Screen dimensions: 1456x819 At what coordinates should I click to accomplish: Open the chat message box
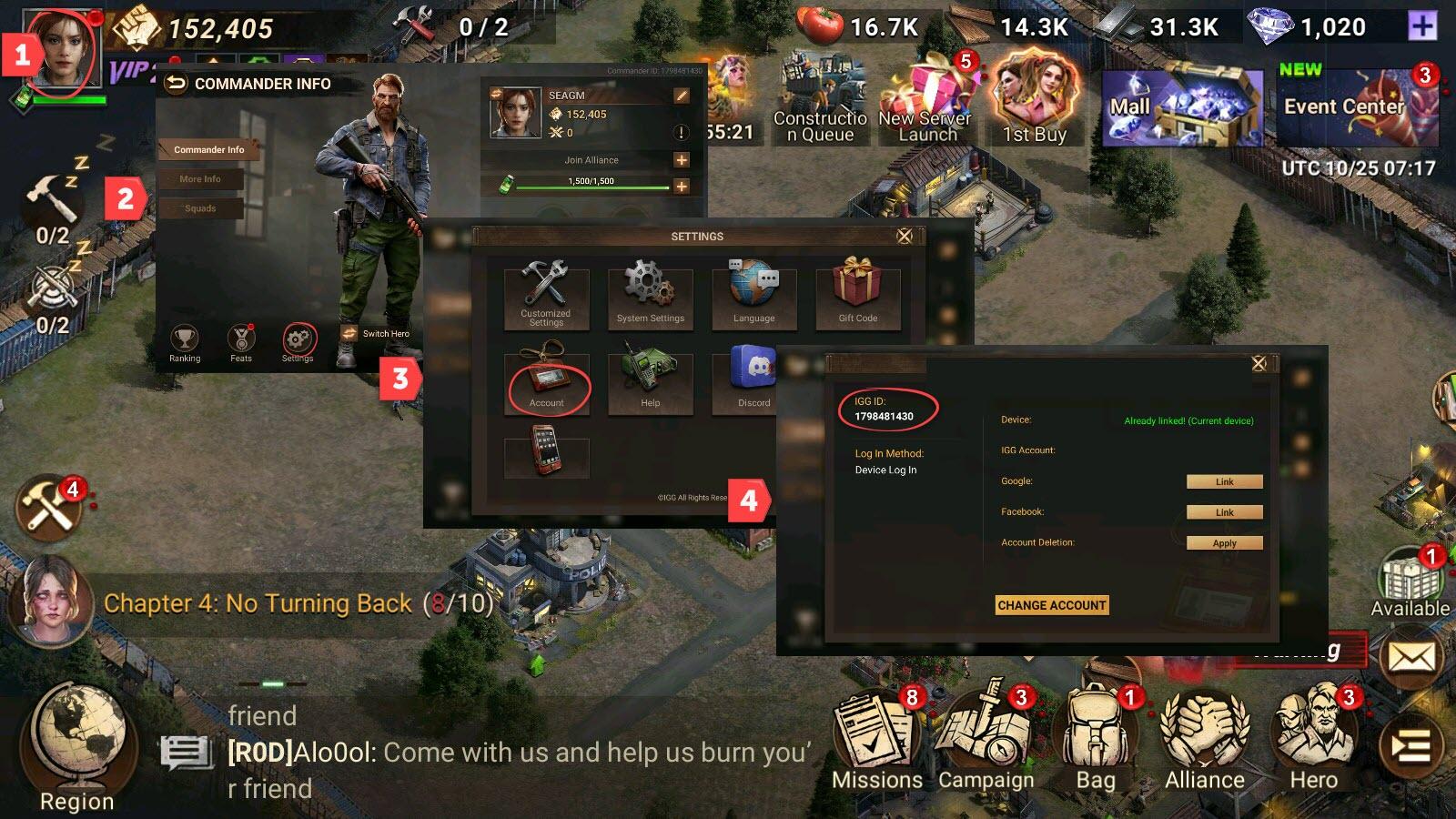click(186, 753)
